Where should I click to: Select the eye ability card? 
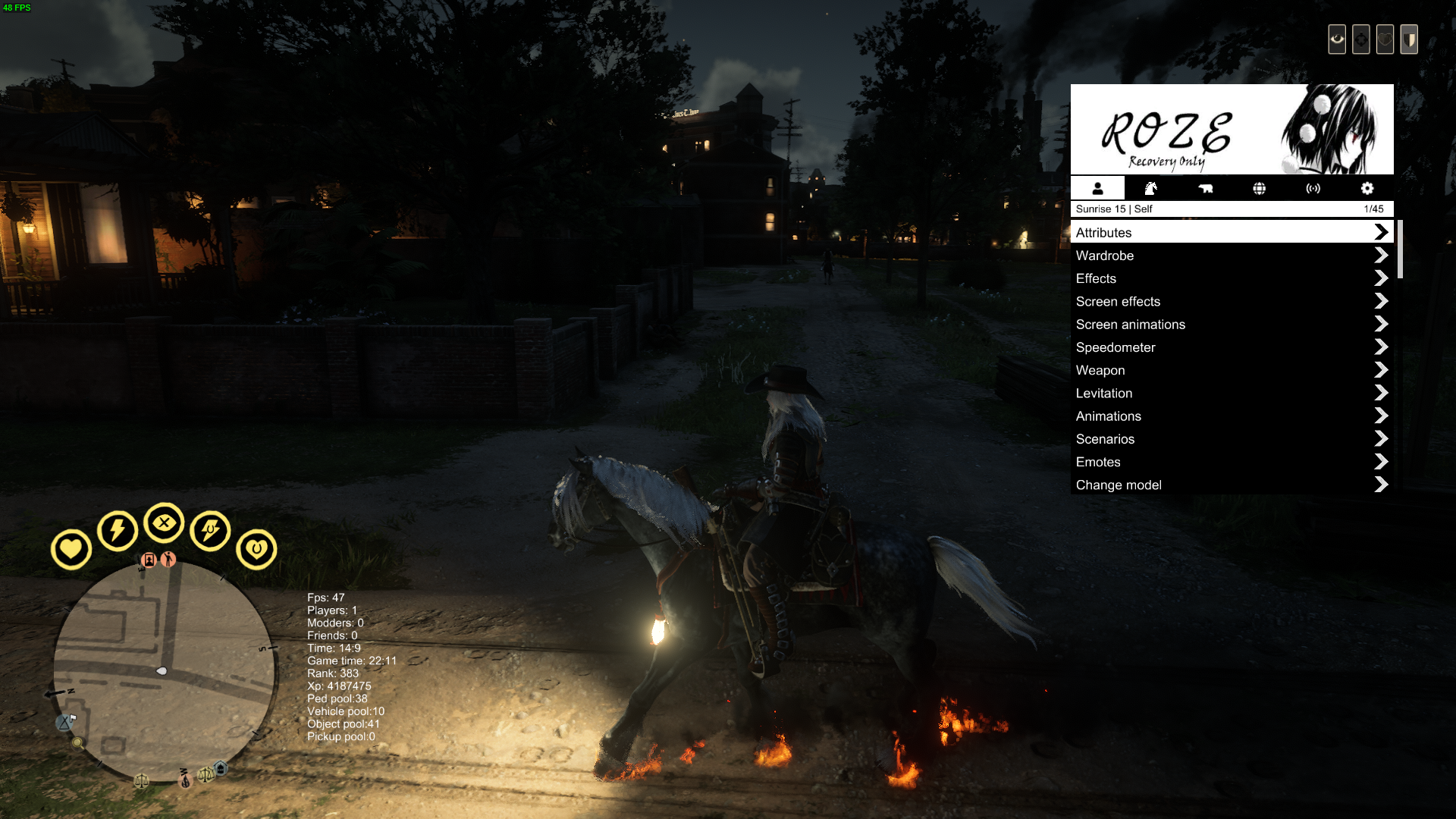[1337, 39]
